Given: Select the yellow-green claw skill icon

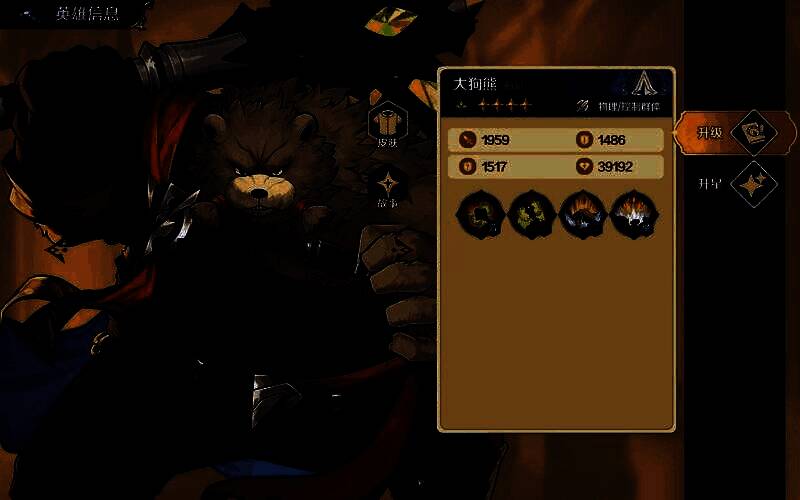Looking at the screenshot, I should pos(530,214).
